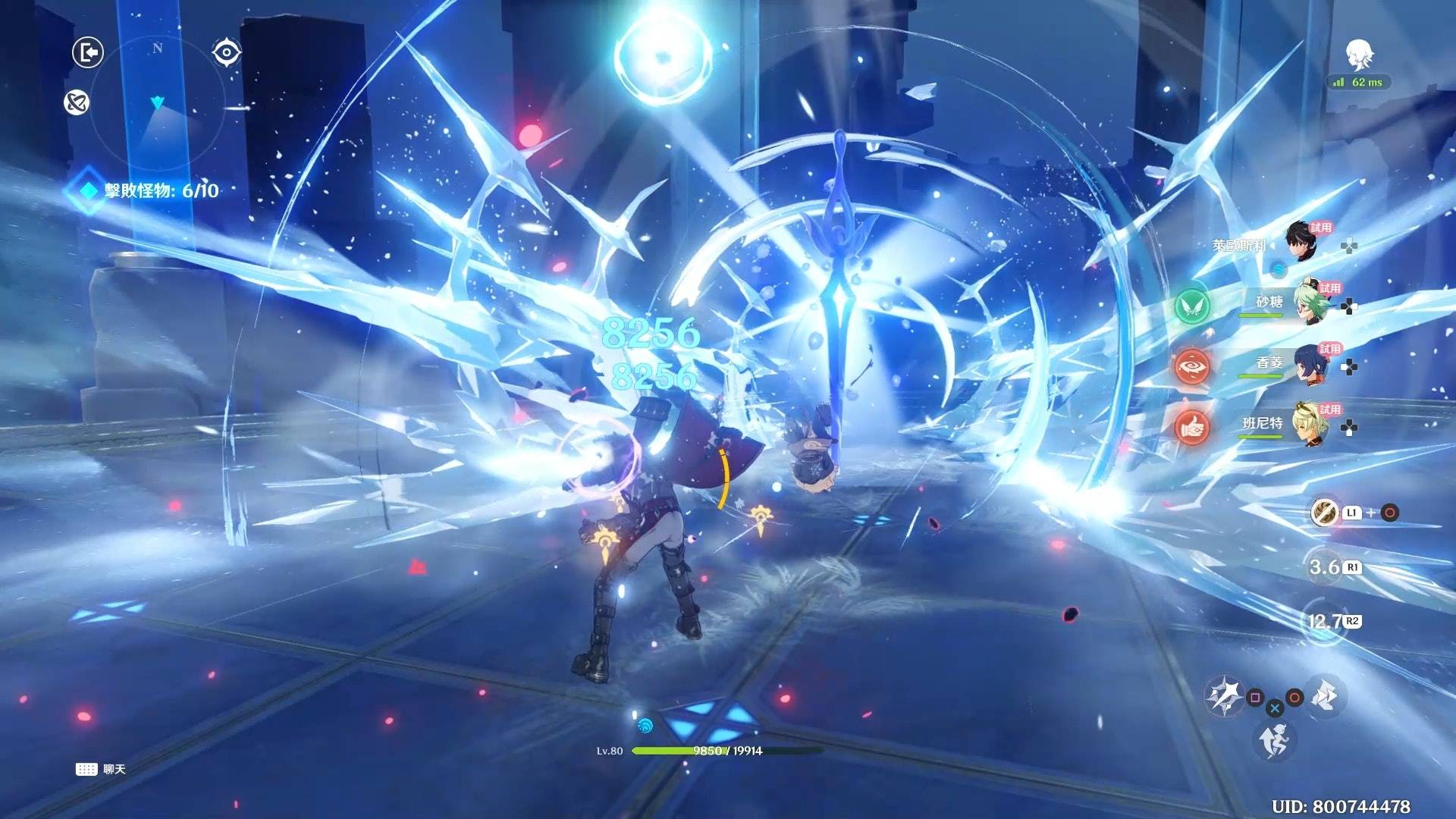Screen dimensions: 1456x819
Task: Switch to Xiangling (香菱) in party list
Action: (x=1309, y=364)
